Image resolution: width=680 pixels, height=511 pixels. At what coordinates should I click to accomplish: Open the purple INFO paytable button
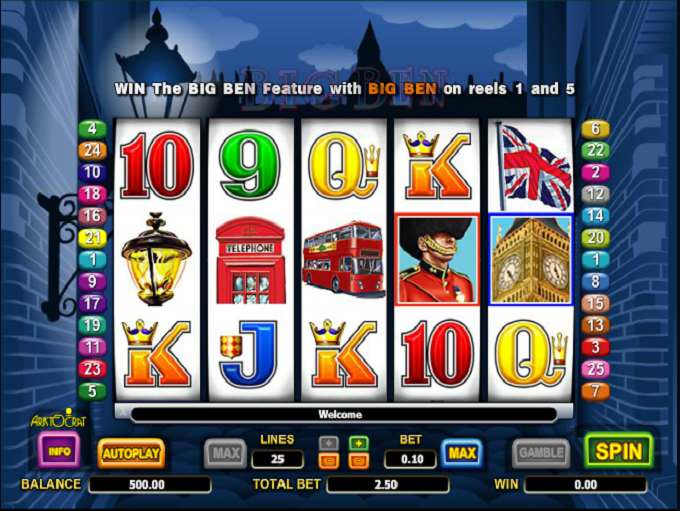(59, 451)
